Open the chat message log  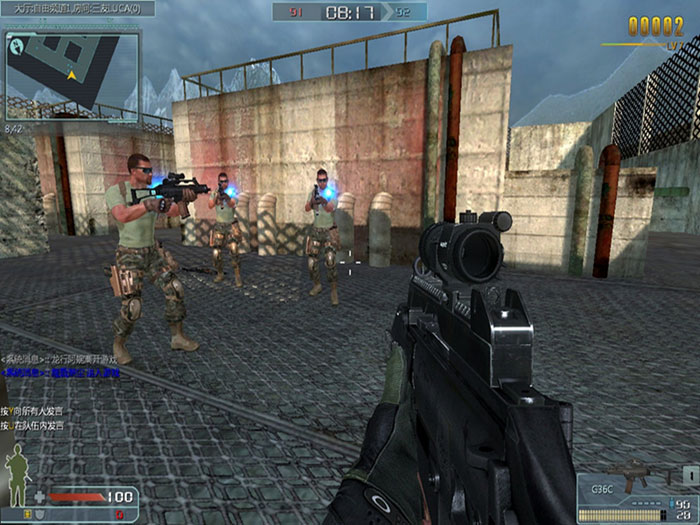[x=62, y=365]
